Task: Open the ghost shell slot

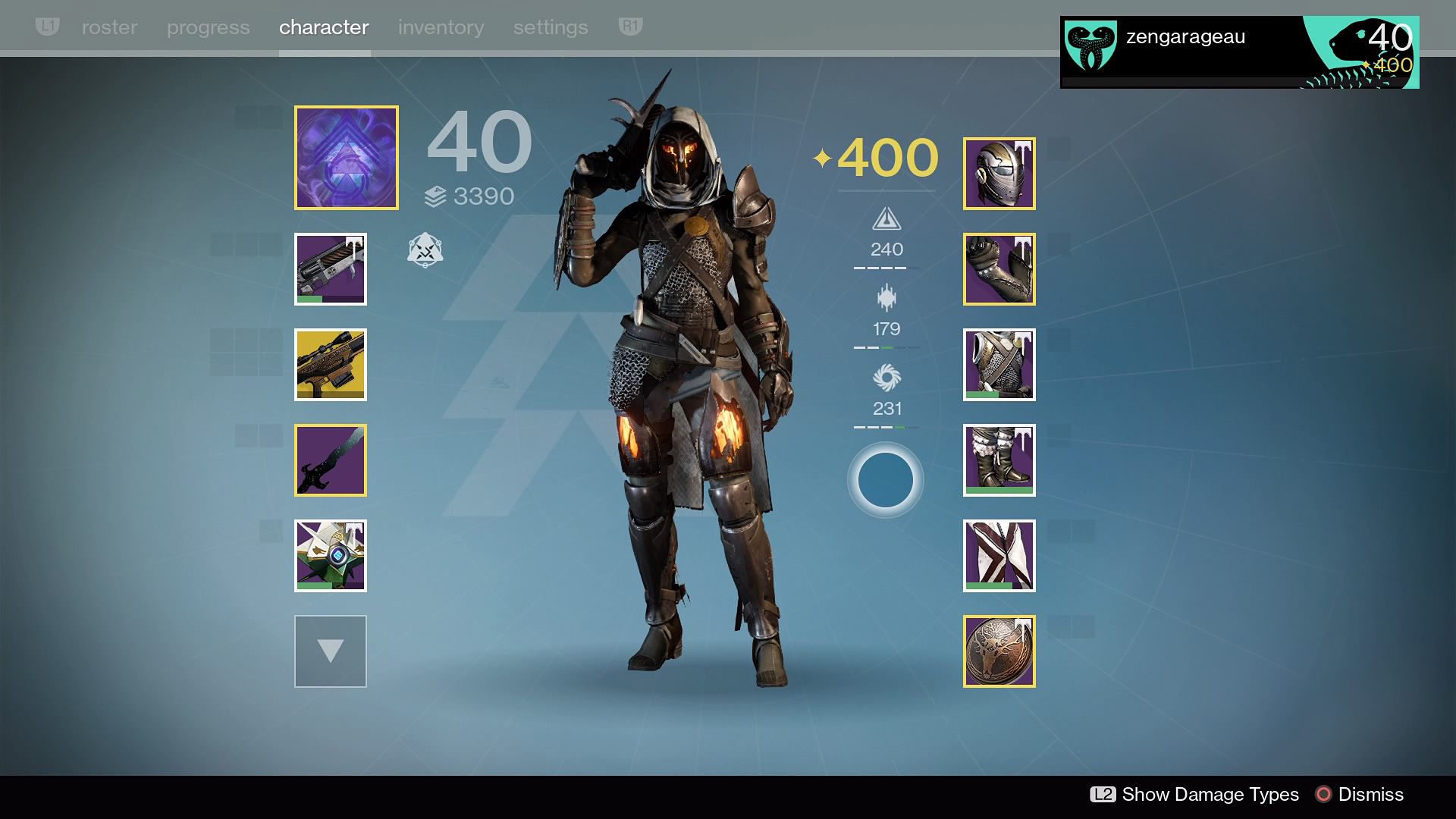Action: coord(331,556)
